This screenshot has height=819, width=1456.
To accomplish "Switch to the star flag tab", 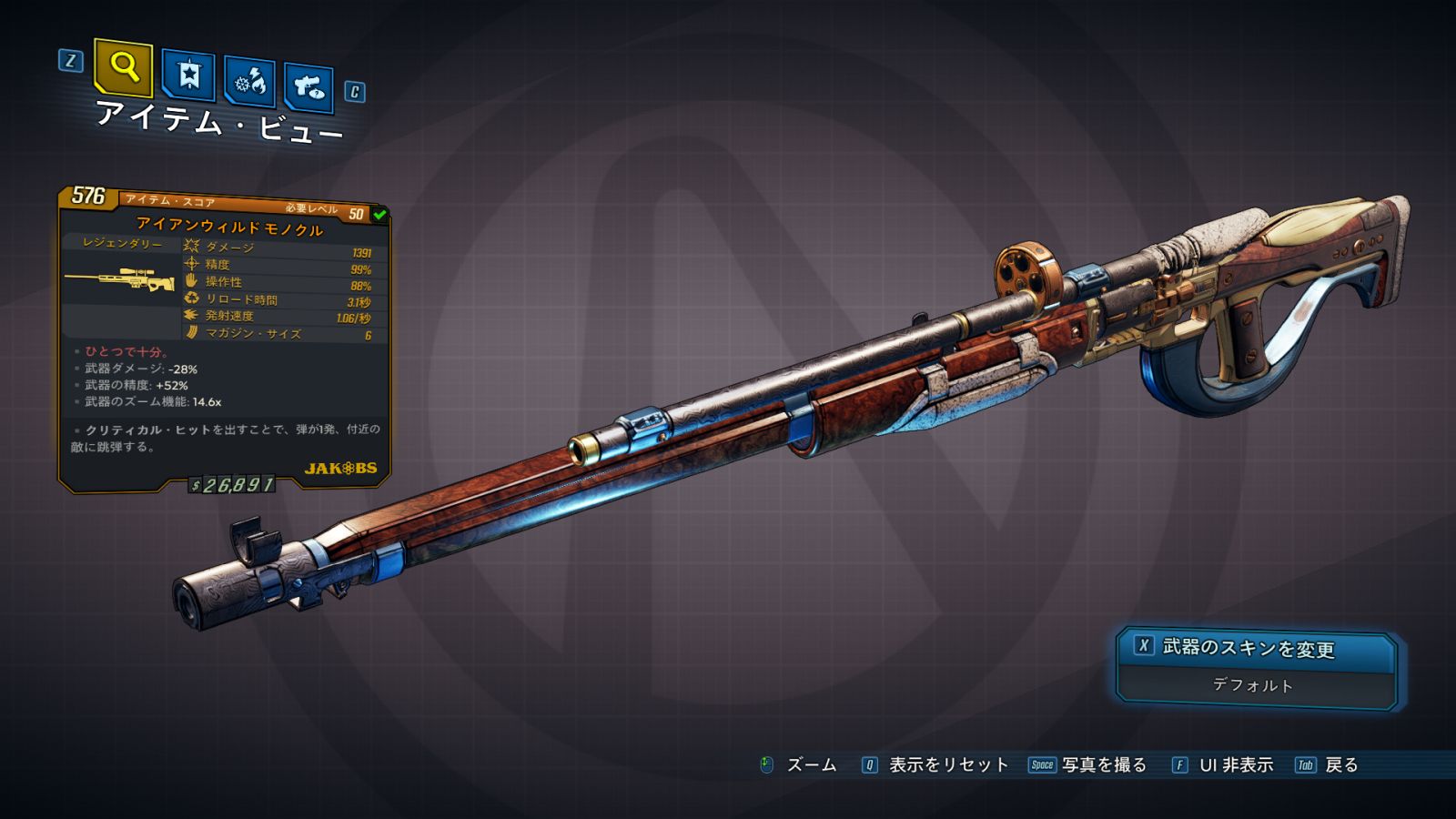I will [188, 76].
